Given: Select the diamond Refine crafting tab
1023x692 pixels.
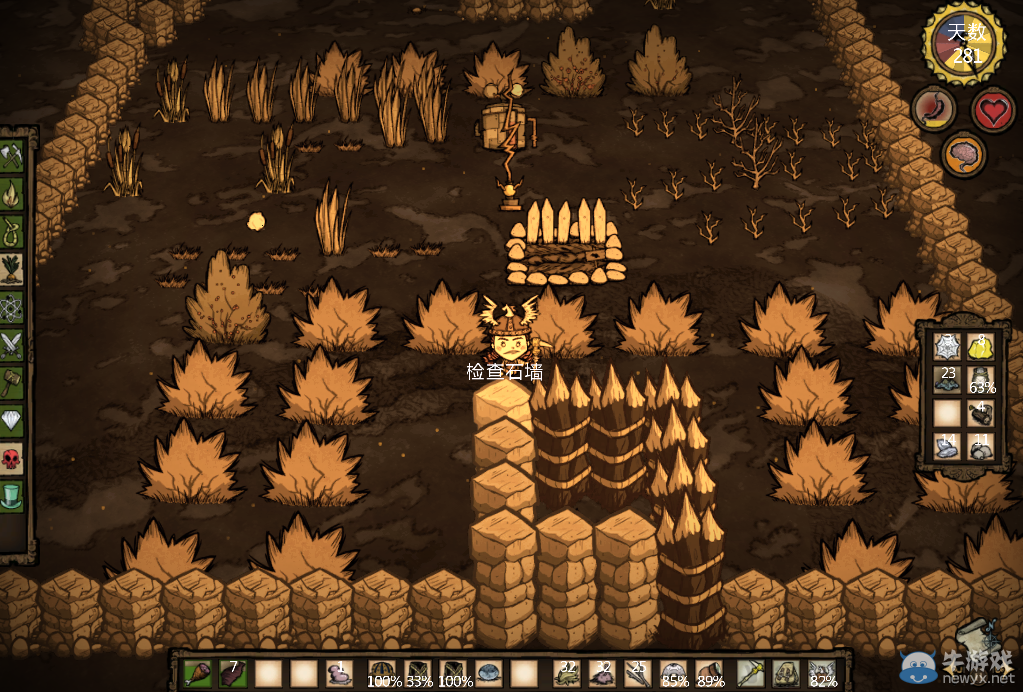Looking at the screenshot, I should 12,420.
